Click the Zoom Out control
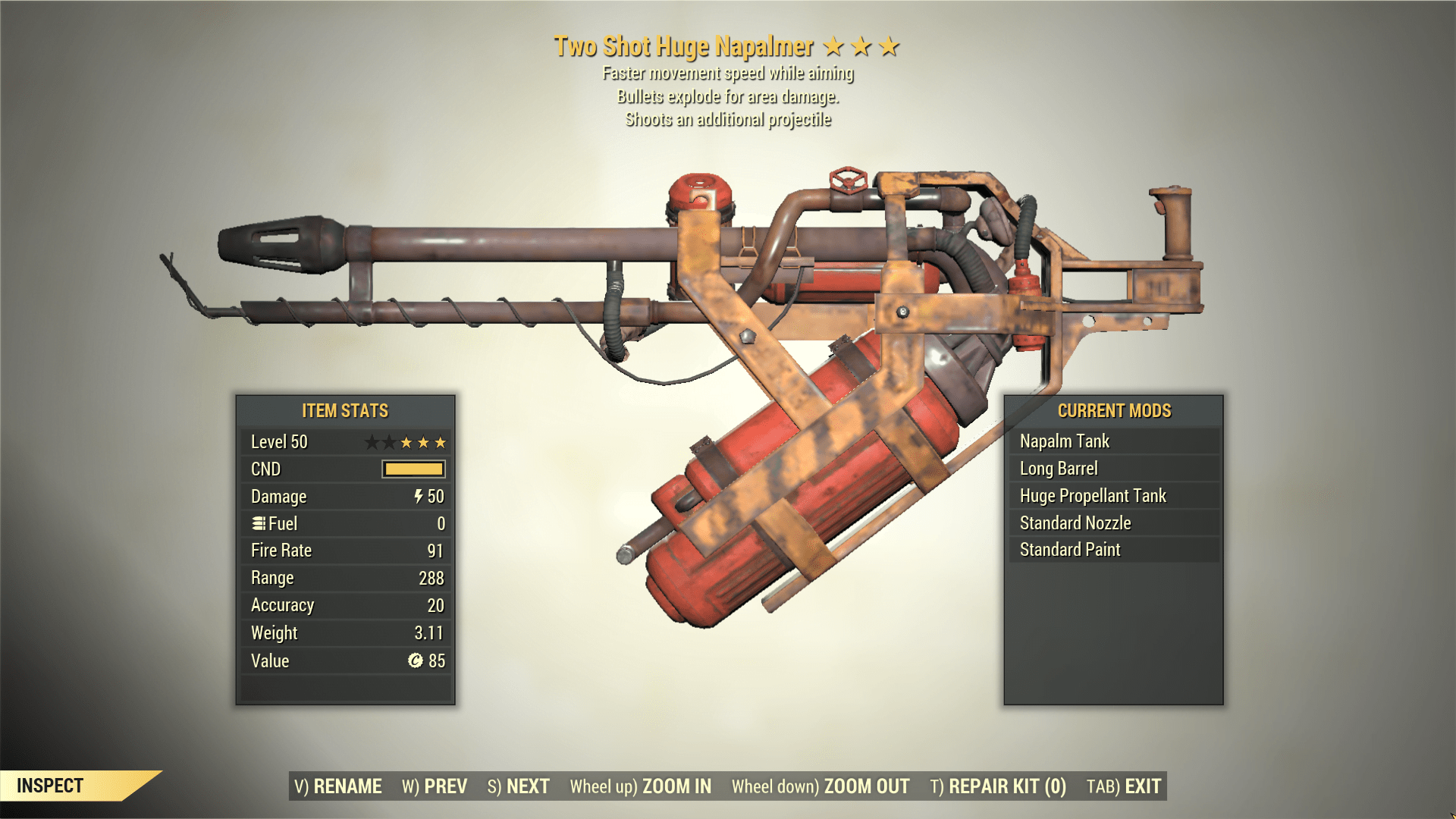Screen dimensions: 1456x819 tap(821, 786)
